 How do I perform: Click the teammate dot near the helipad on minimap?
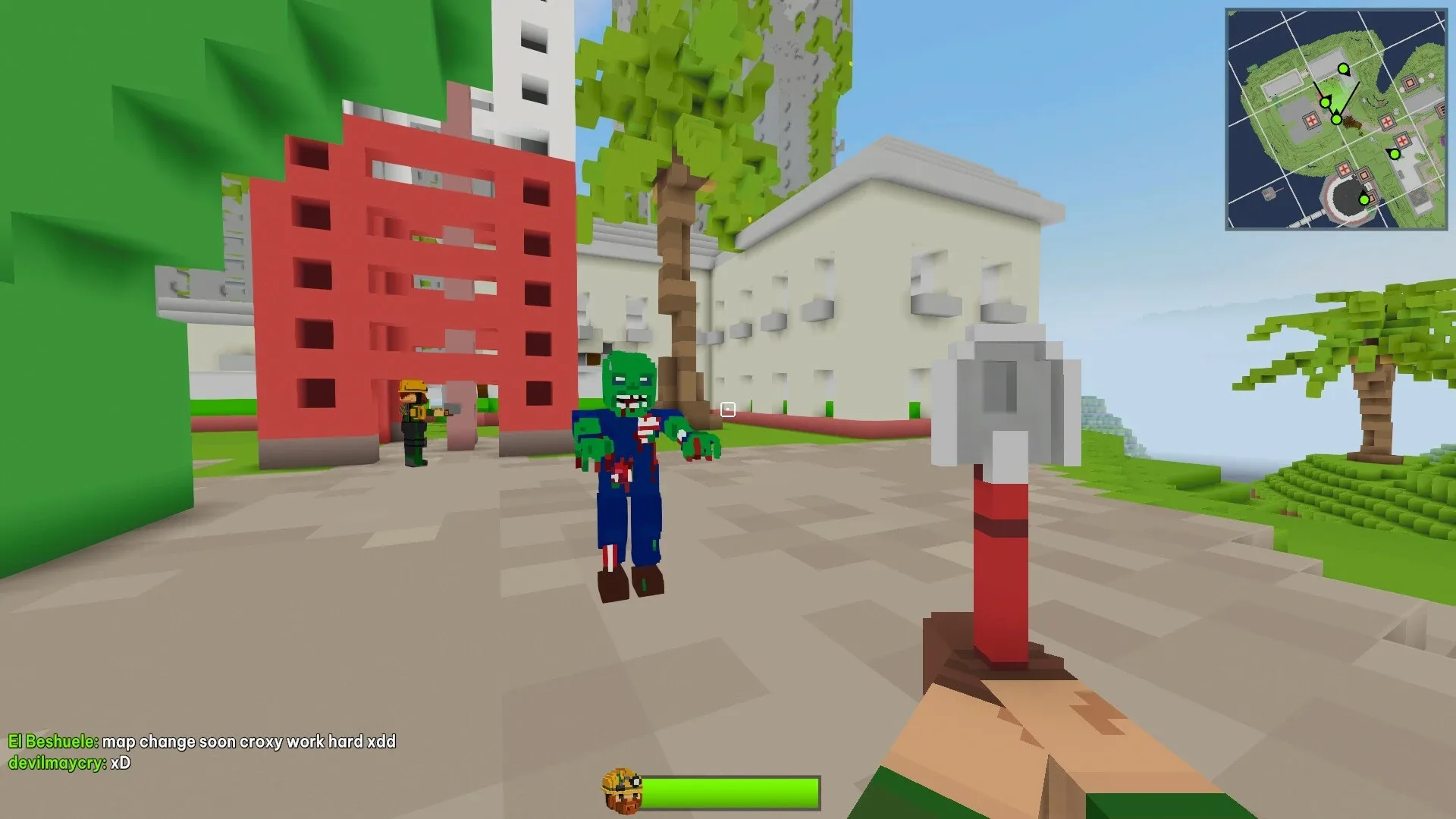[x=1395, y=155]
